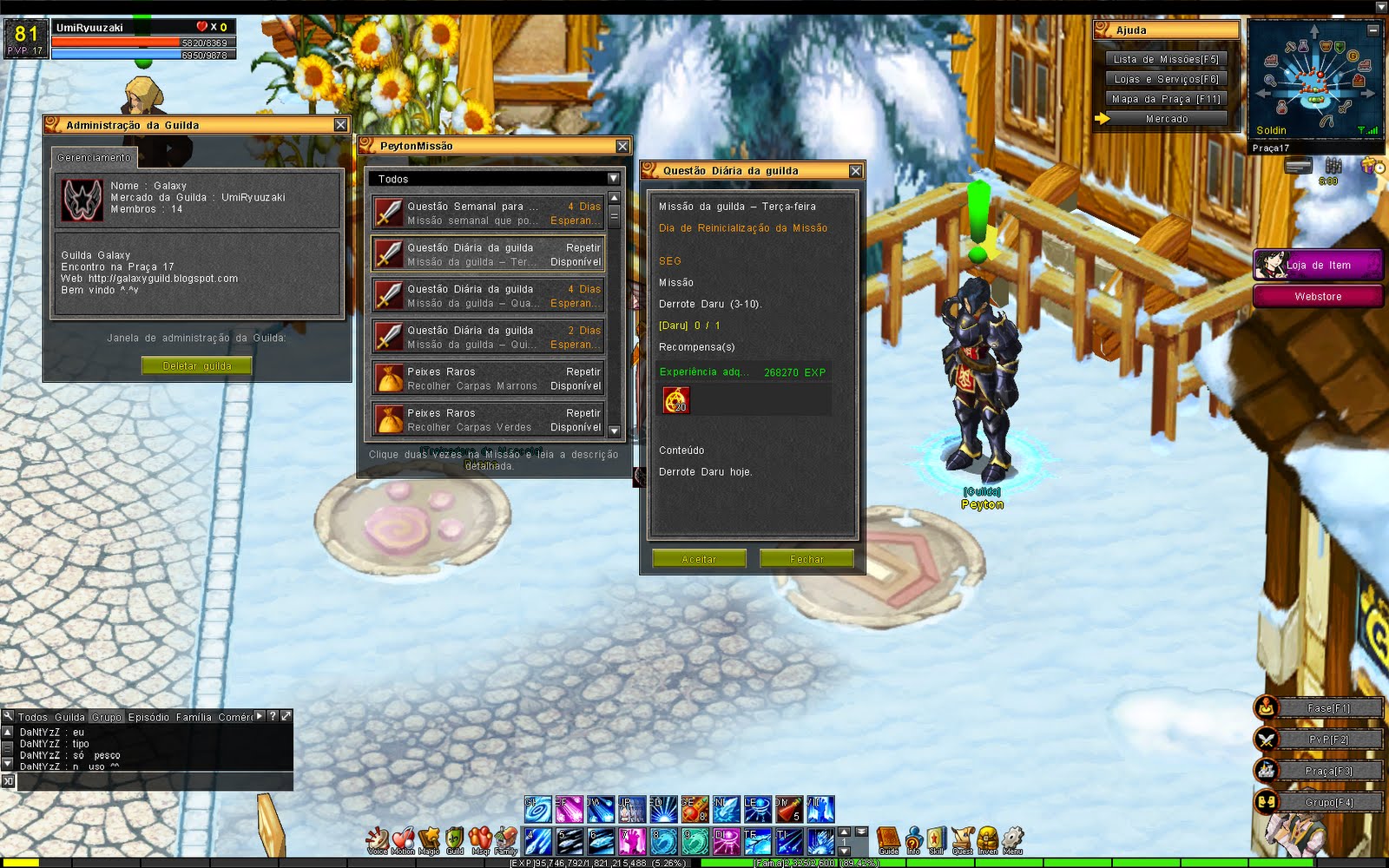1389x868 pixels.
Task: Open the Menu gear icon
Action: coord(1011,835)
